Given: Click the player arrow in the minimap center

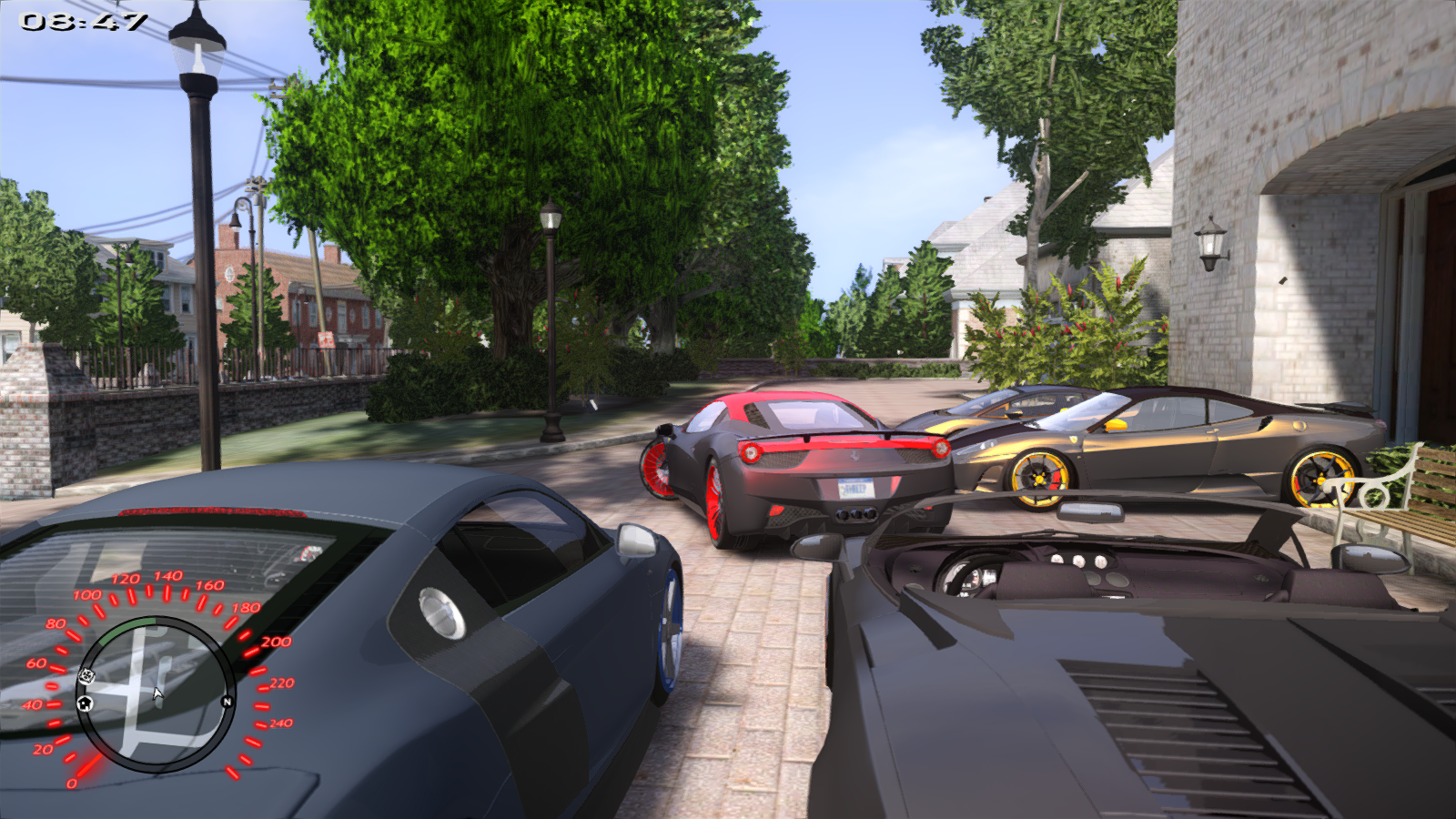Looking at the screenshot, I should pyautogui.click(x=157, y=694).
